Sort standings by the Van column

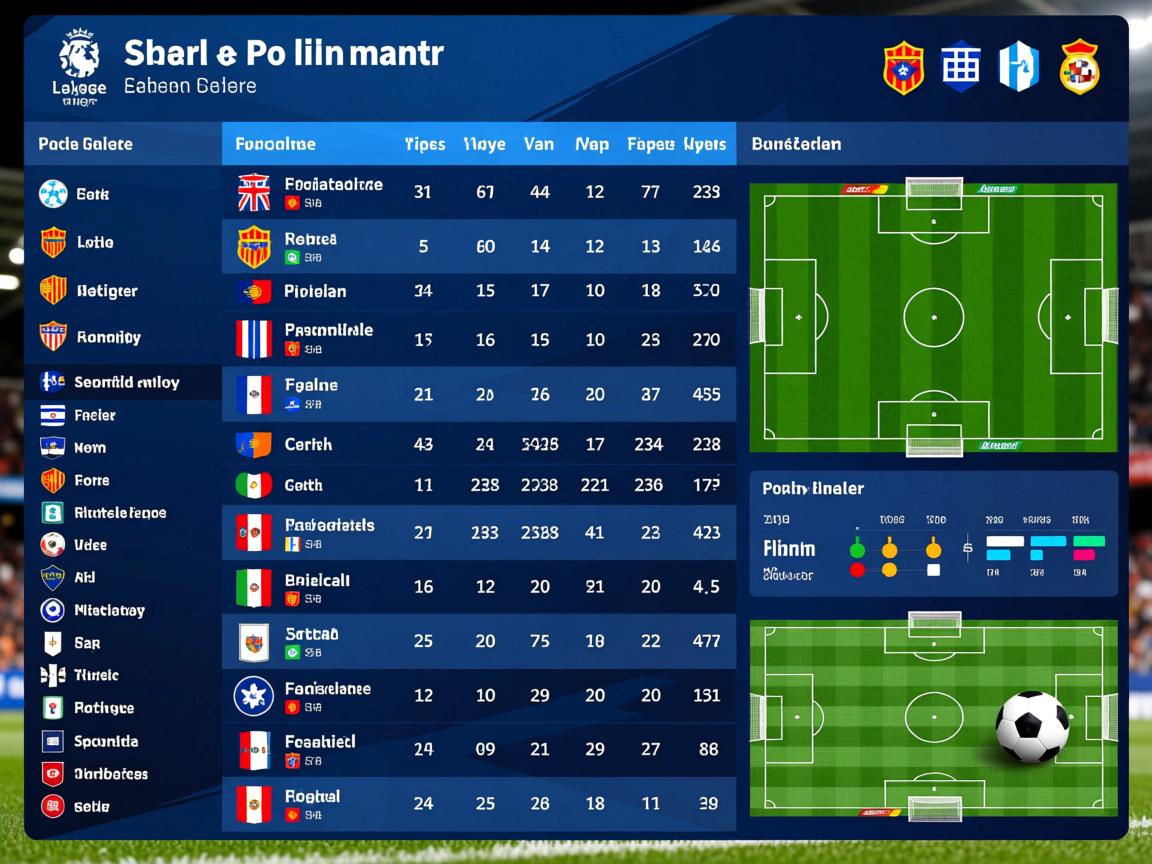coord(539,144)
